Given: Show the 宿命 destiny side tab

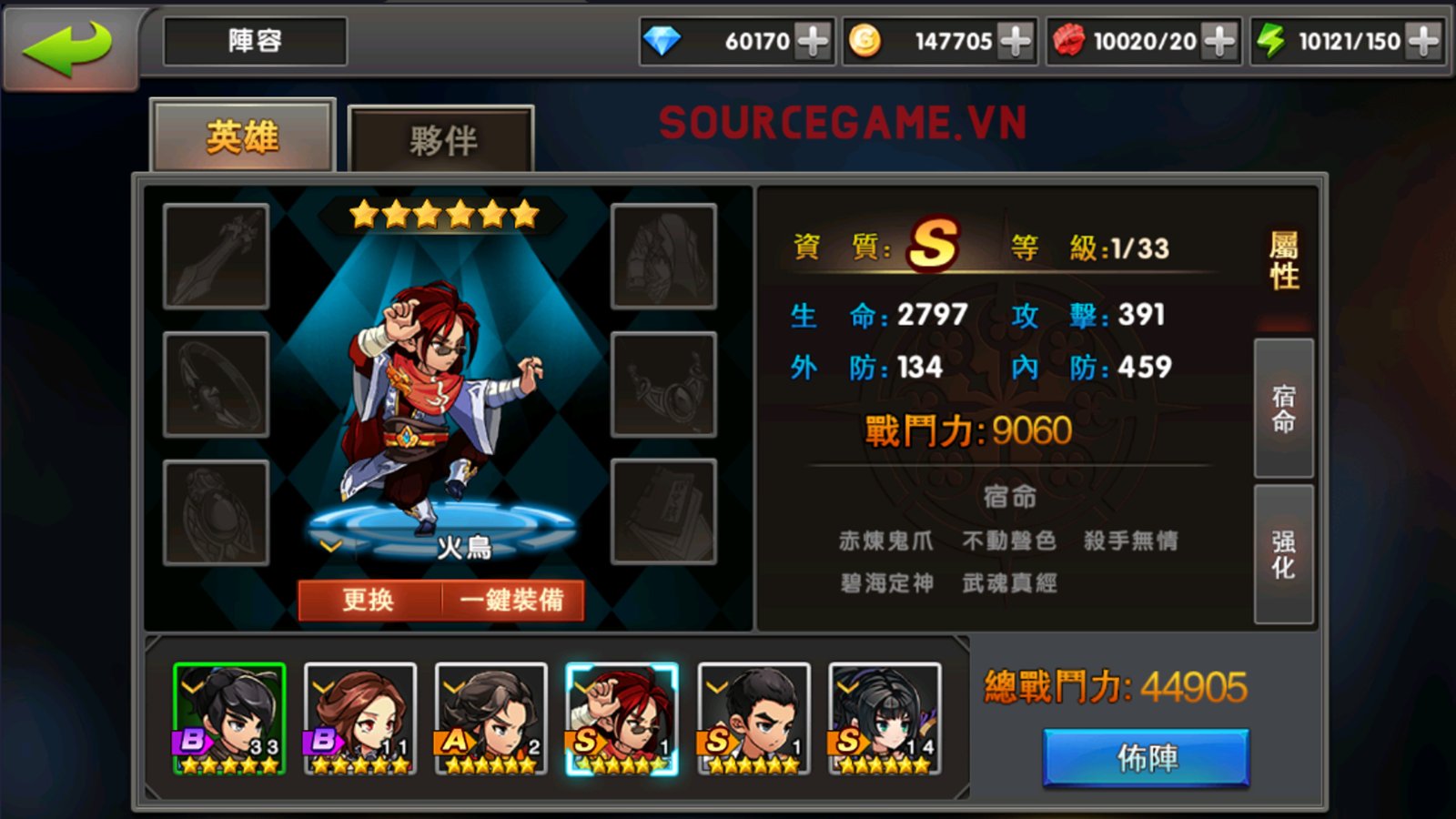Looking at the screenshot, I should coord(1283,409).
